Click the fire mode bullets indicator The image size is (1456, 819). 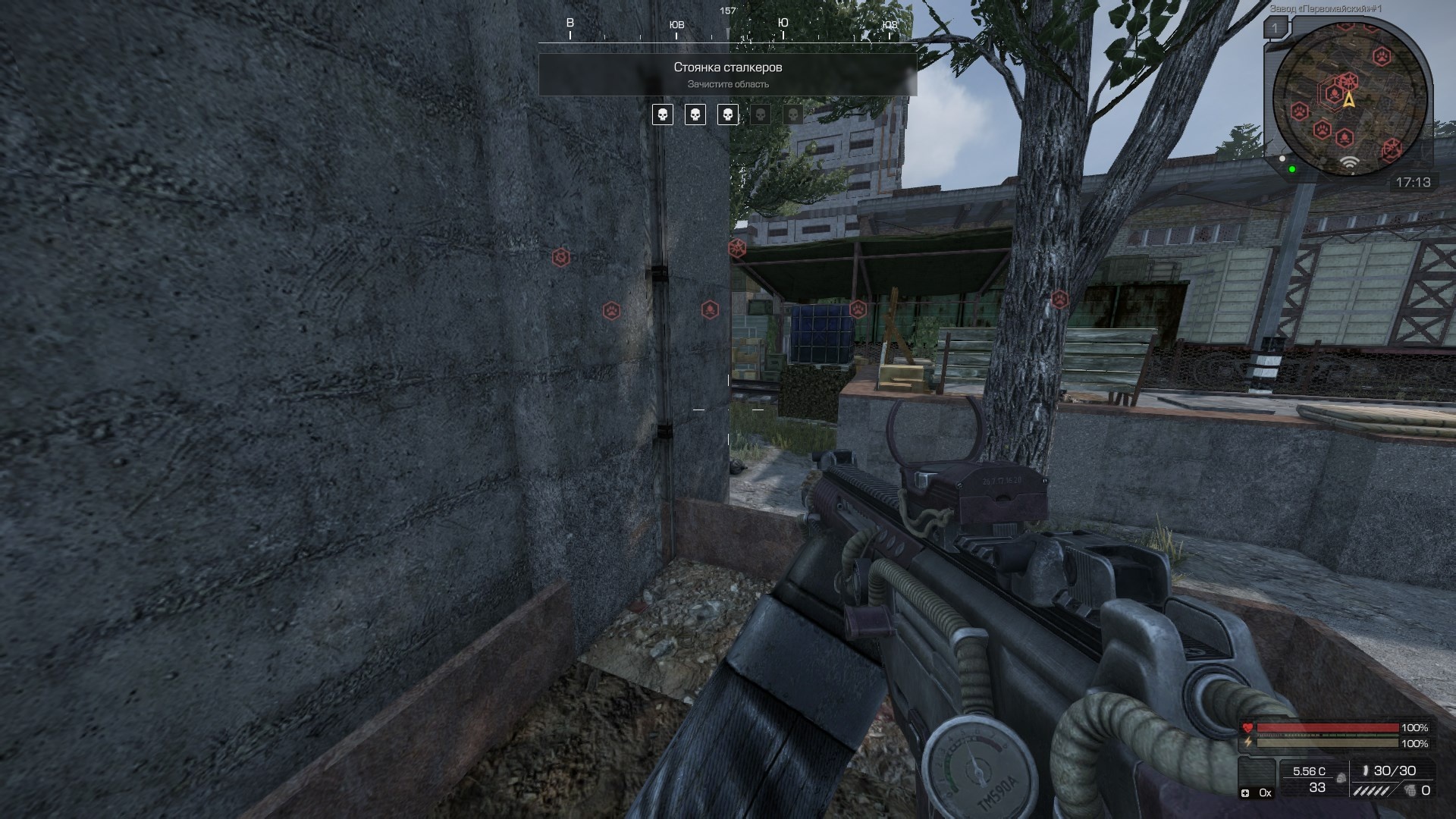[x=1373, y=790]
